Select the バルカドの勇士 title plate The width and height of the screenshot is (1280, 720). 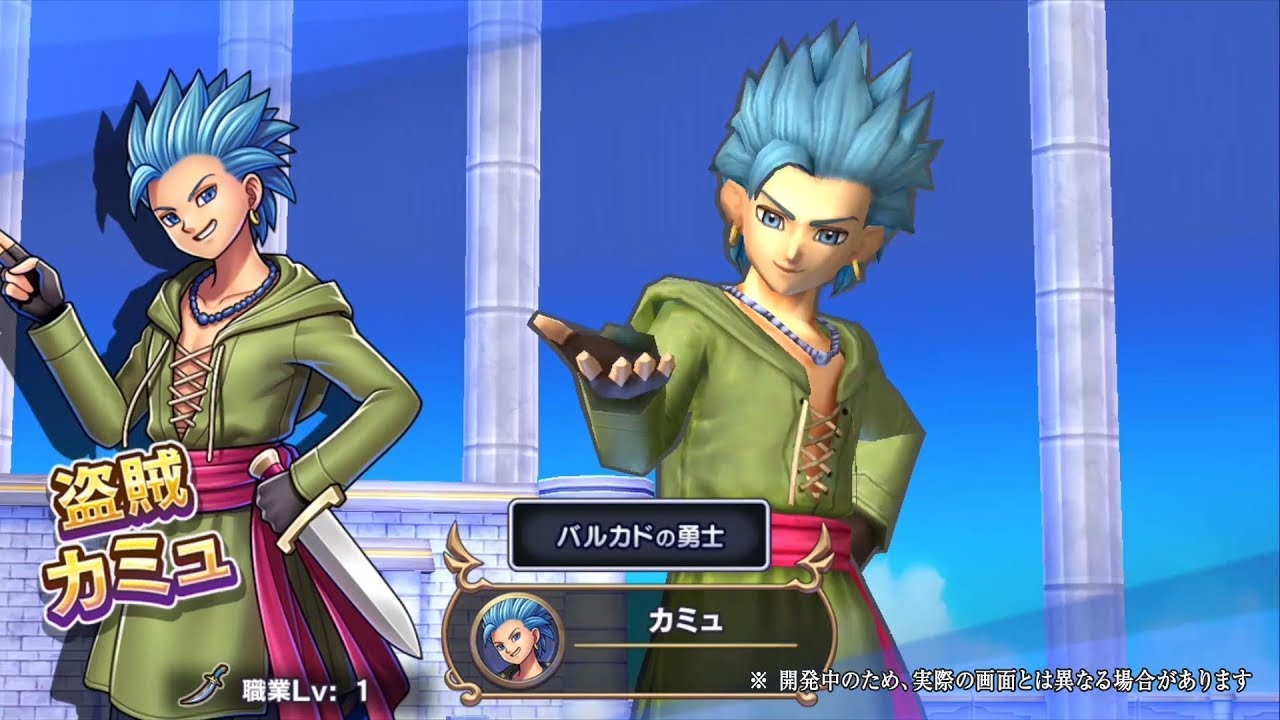[x=639, y=535]
